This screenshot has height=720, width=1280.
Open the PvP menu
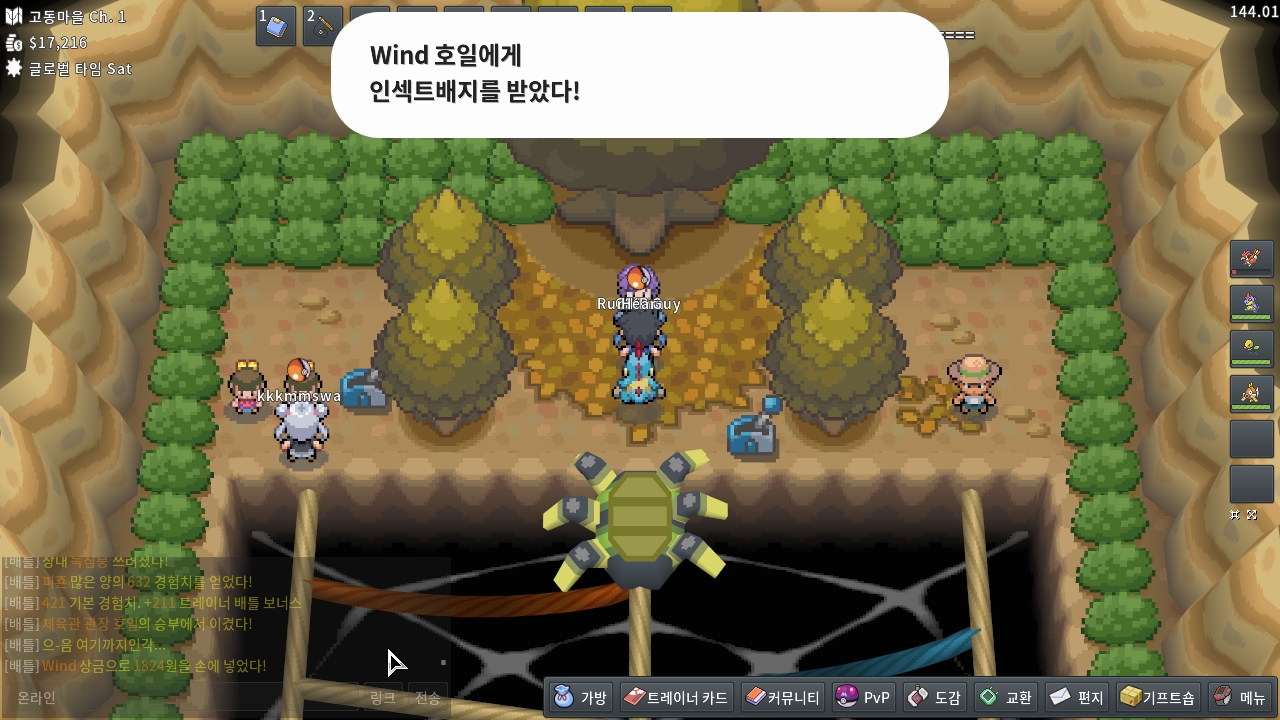click(x=864, y=697)
